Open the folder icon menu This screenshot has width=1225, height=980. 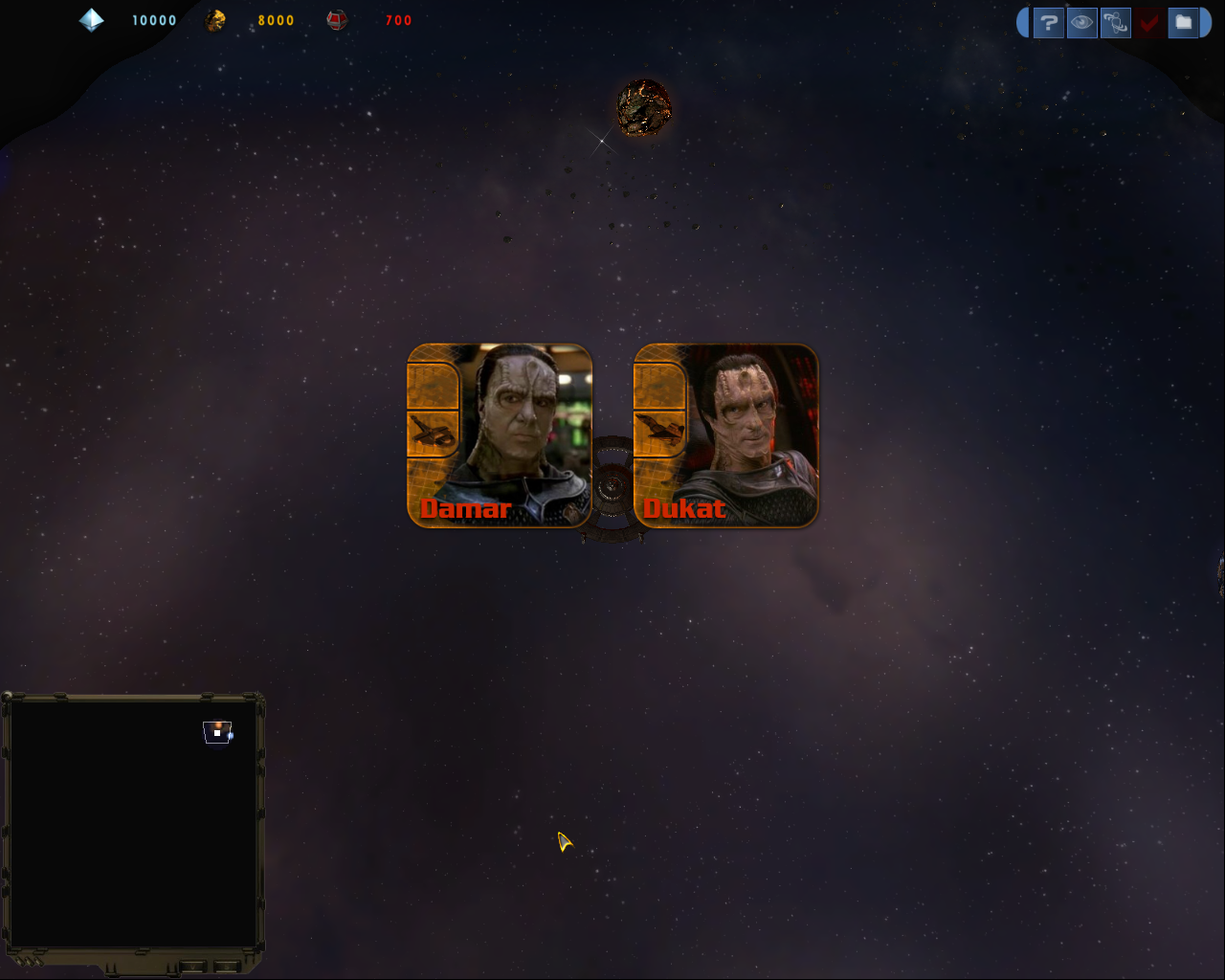1184,22
